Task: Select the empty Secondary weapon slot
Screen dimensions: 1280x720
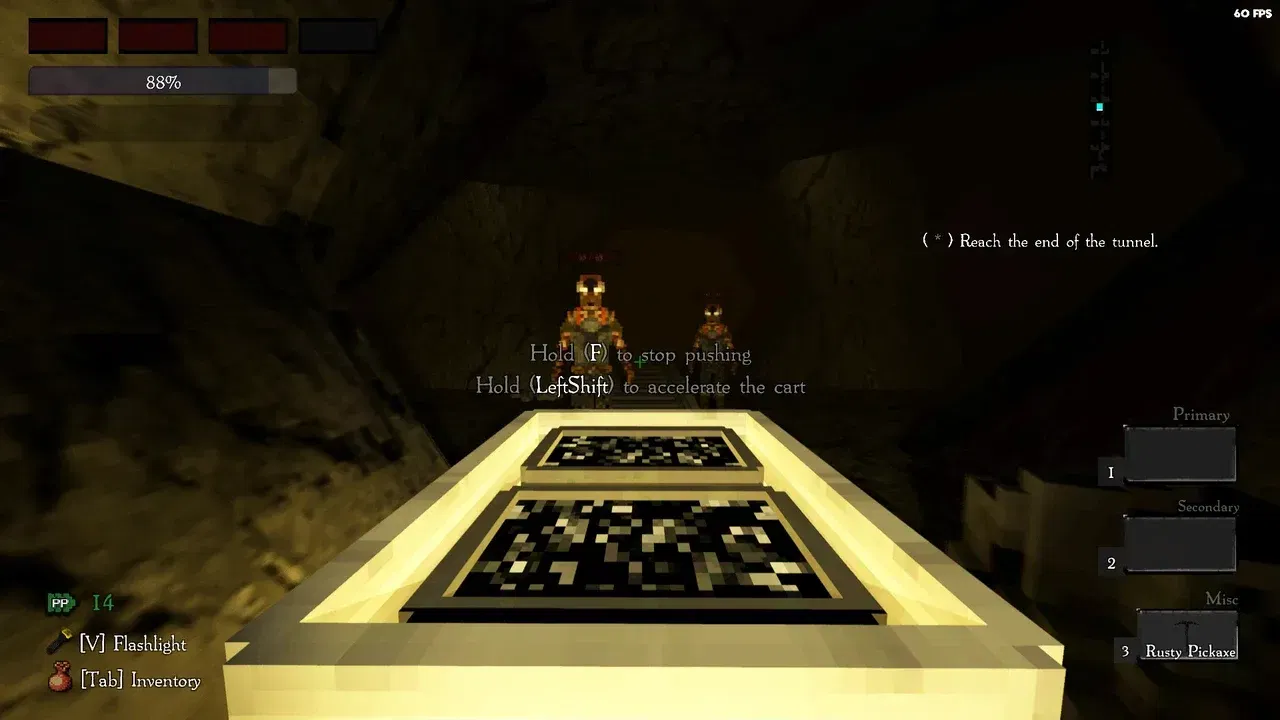Action: [x=1180, y=545]
